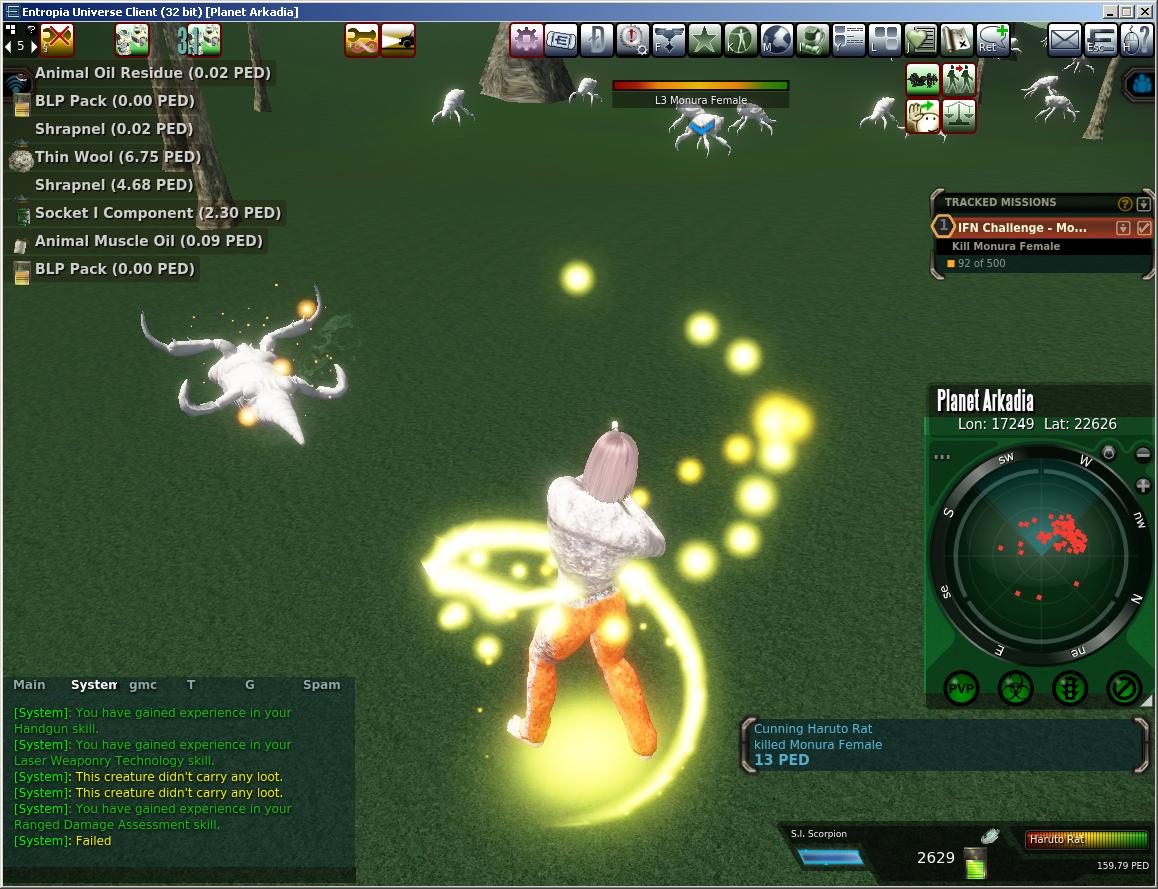Screen dimensions: 1158x889
Task: Toggle the vehicle headlight action icon
Action: 398,40
